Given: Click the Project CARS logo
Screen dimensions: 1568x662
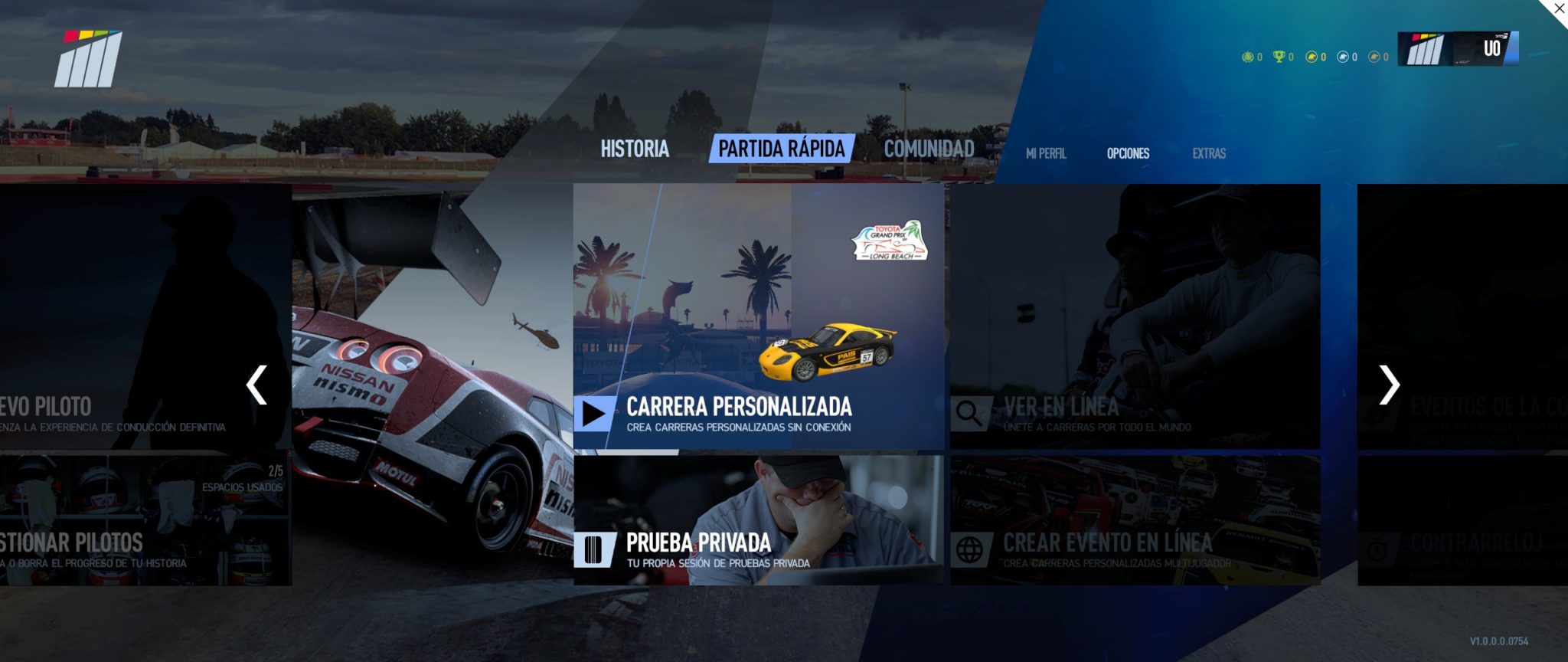Looking at the screenshot, I should tap(89, 59).
